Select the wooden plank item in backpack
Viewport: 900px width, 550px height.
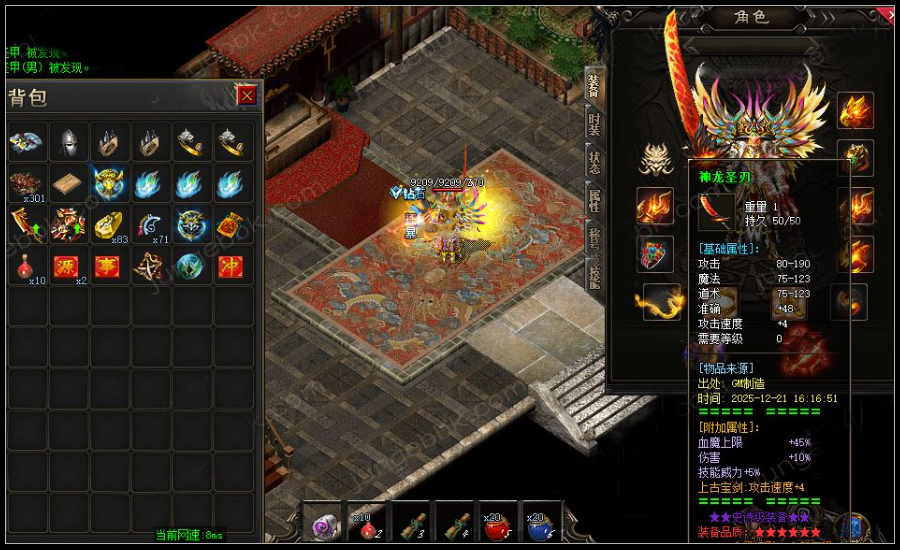point(68,184)
